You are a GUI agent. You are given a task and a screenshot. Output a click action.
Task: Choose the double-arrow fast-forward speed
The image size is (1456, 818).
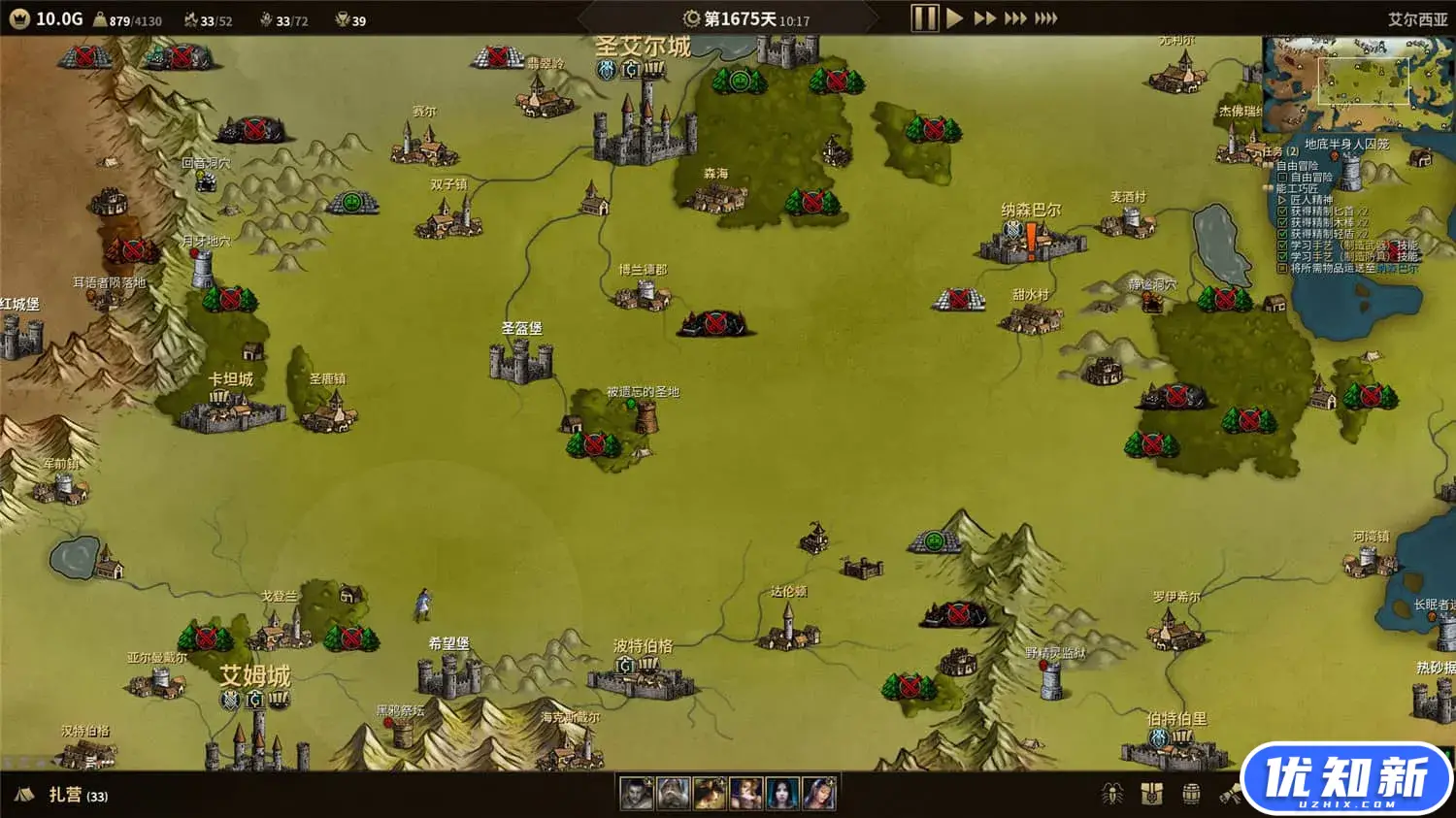[x=984, y=18]
